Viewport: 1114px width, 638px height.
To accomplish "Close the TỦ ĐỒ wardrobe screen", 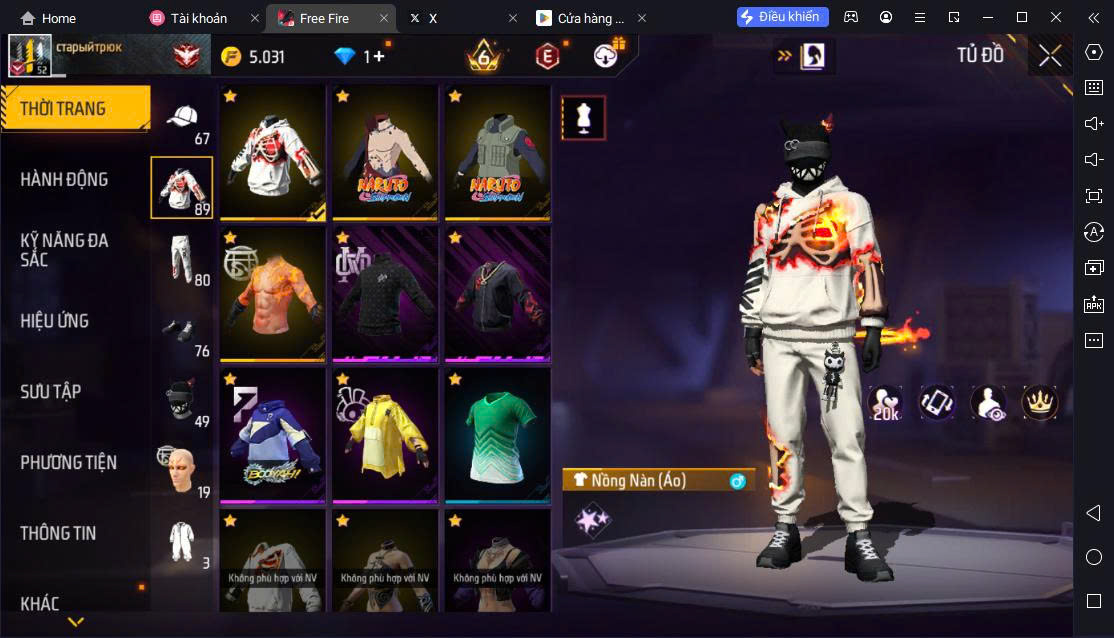I will pos(1050,56).
